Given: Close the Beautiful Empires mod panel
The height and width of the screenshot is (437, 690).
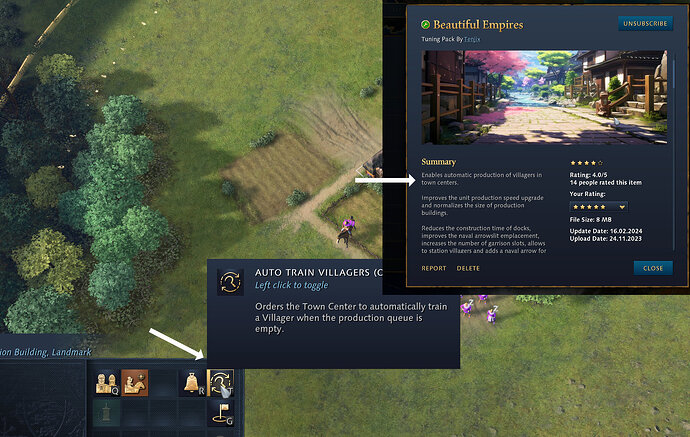Looking at the screenshot, I should (x=653, y=268).
